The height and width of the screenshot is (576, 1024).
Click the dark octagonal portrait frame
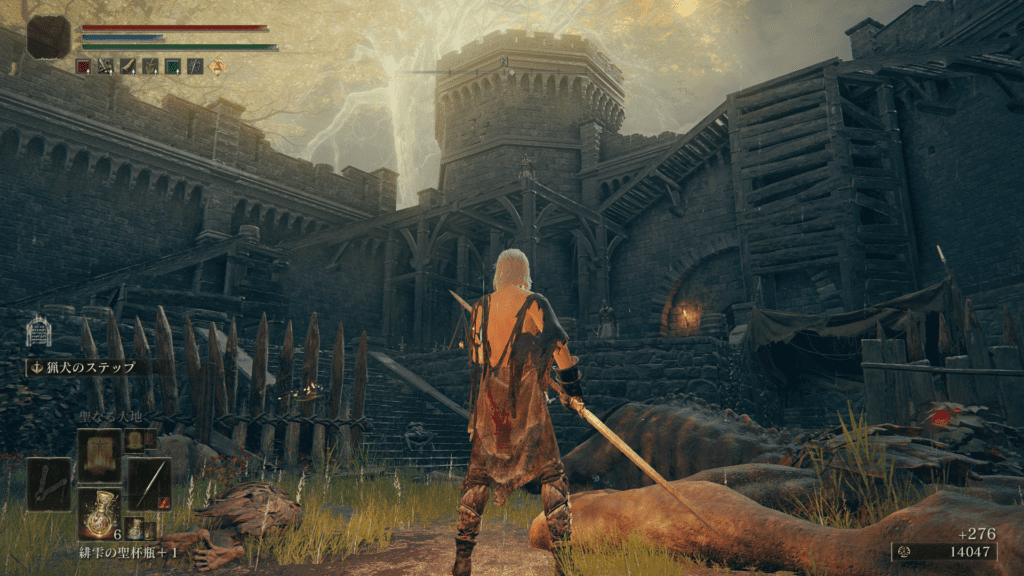click(49, 37)
